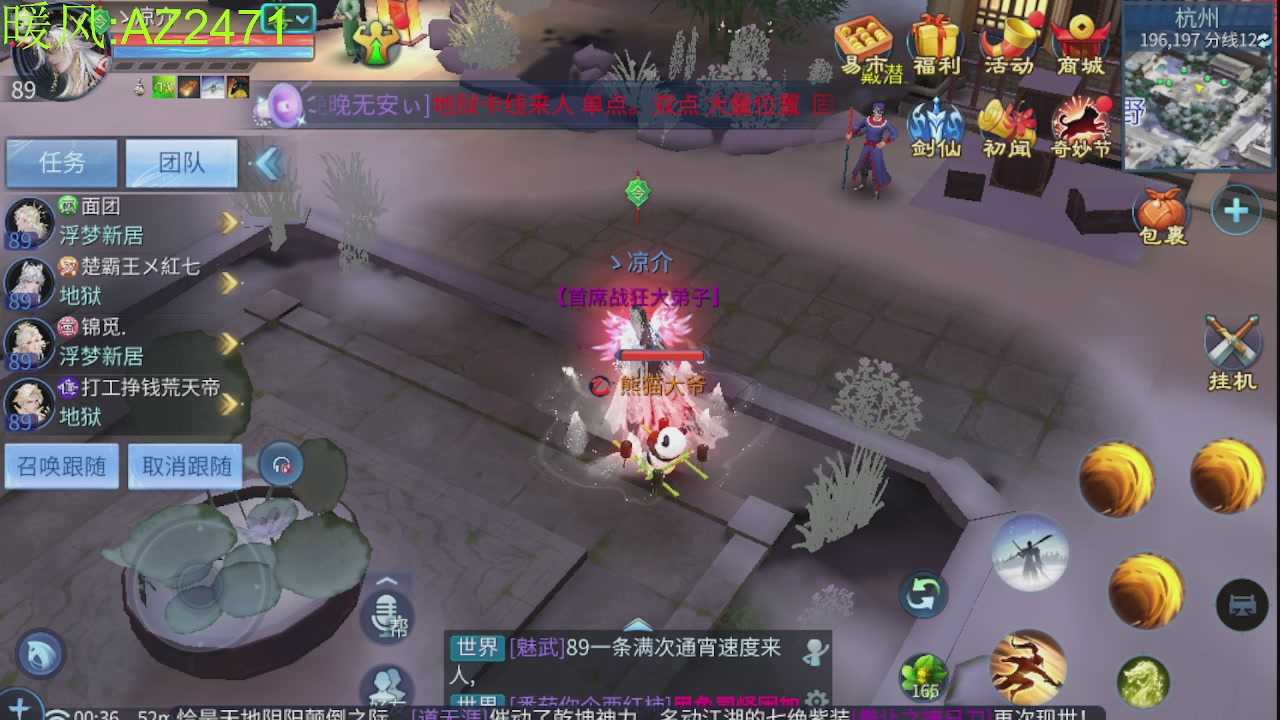Click the enemy's red health bar

pos(662,356)
